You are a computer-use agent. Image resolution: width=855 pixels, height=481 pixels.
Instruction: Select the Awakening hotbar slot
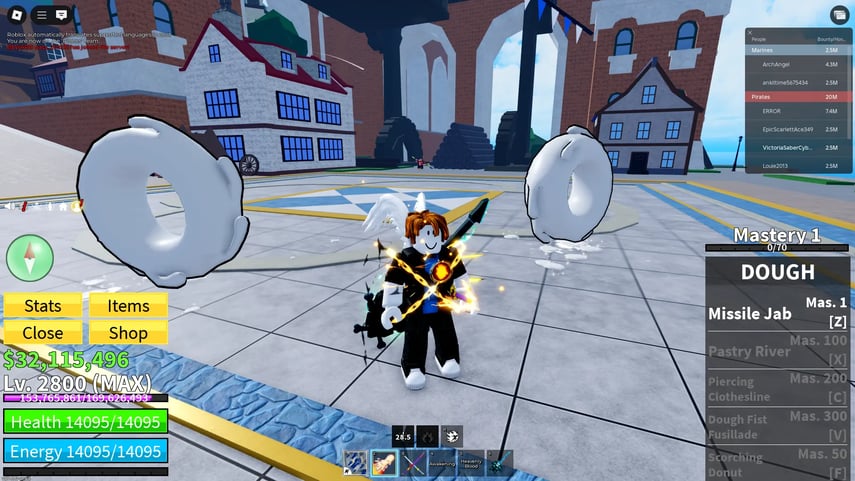tap(443, 463)
